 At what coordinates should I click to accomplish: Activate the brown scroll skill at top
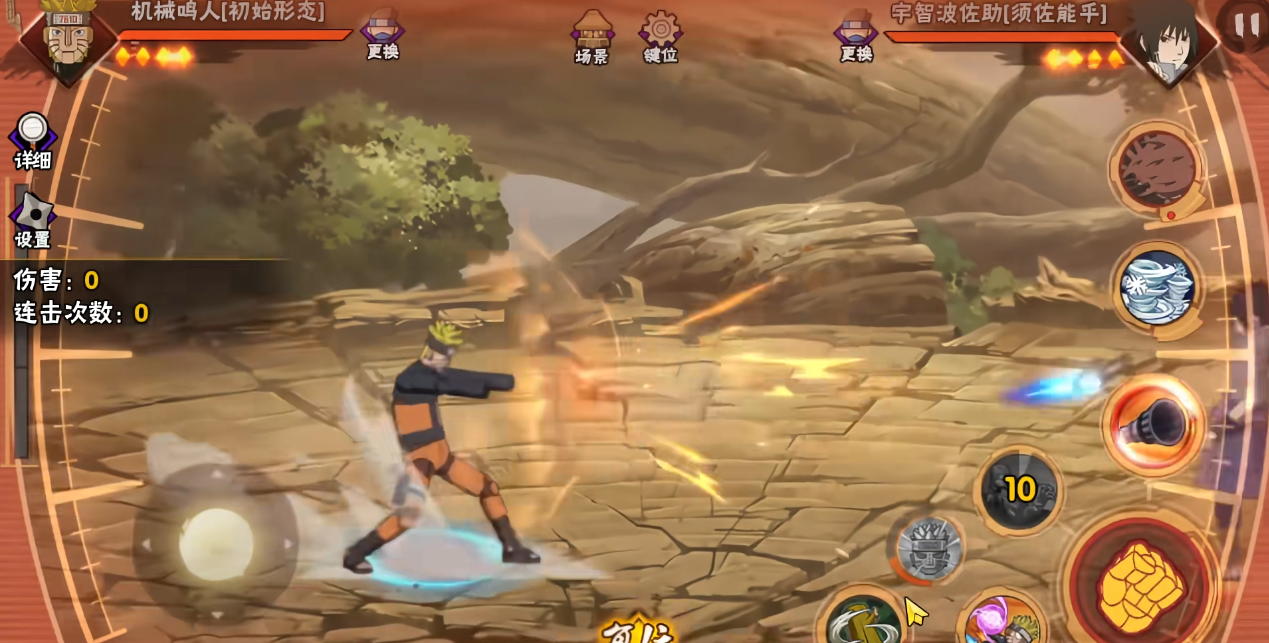tap(1157, 168)
